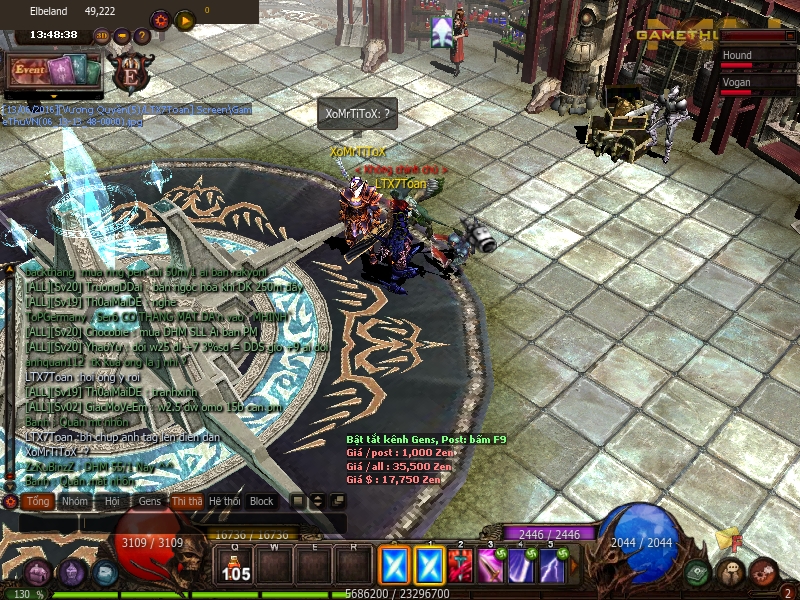Activate the red skill in slot 2
The width and height of the screenshot is (800, 600).
point(459,567)
